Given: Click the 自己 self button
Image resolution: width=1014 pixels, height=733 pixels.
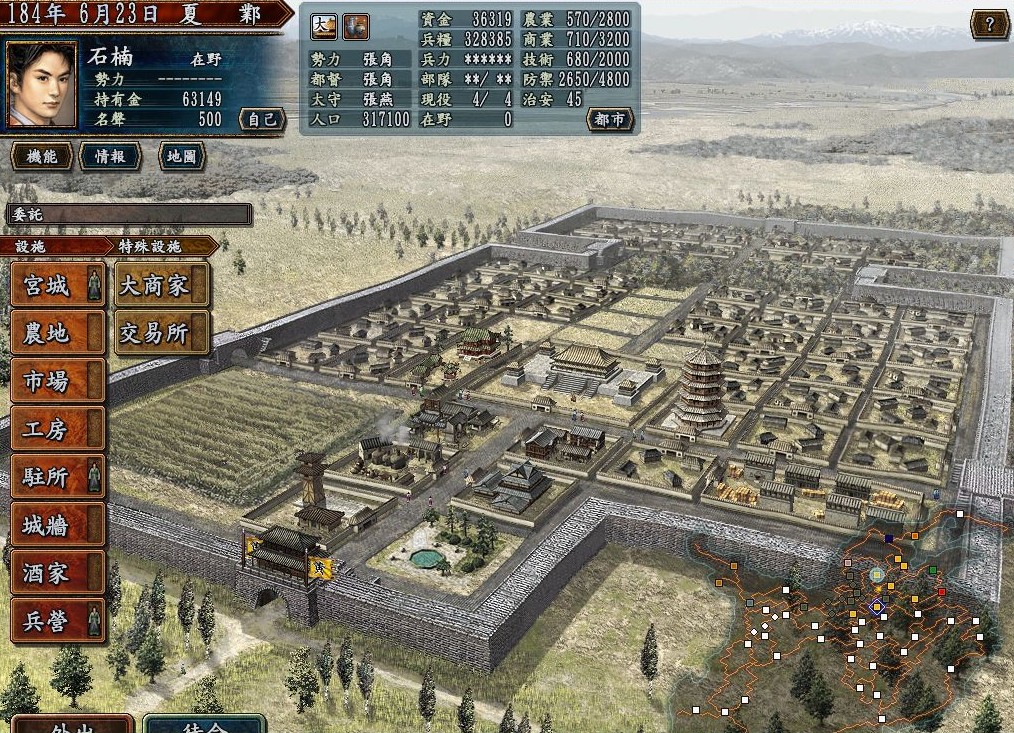Looking at the screenshot, I should (260, 120).
